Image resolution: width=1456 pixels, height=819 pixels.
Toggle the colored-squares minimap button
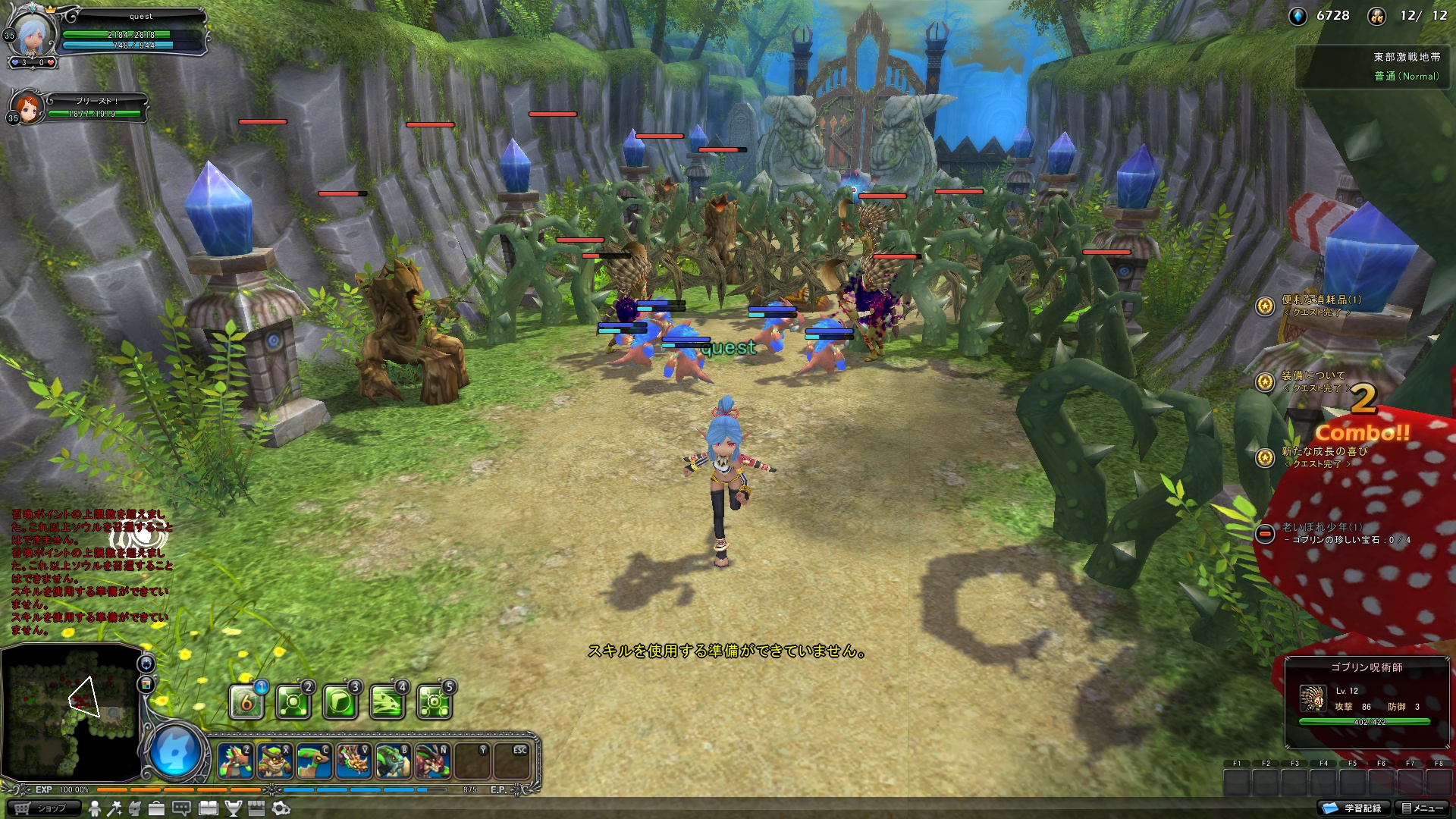point(146,685)
